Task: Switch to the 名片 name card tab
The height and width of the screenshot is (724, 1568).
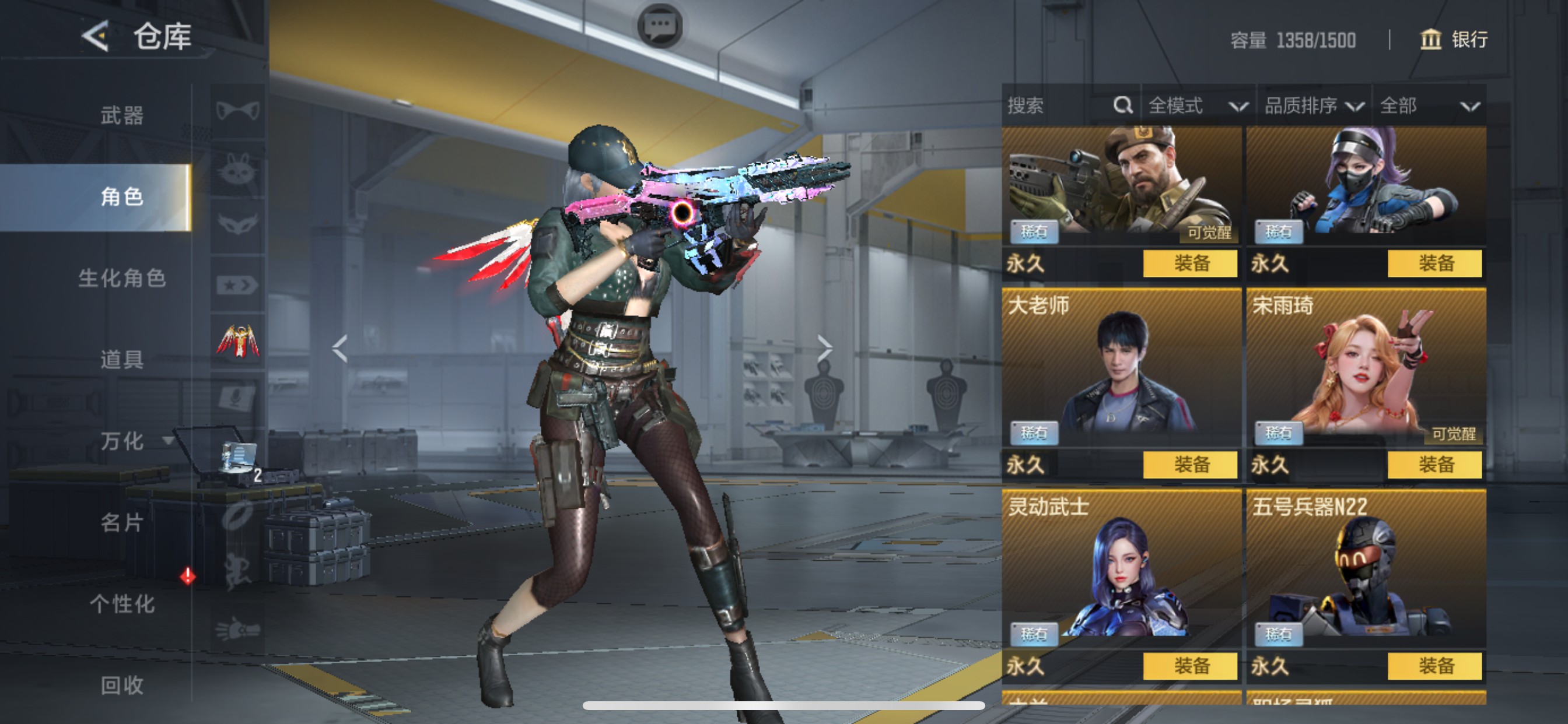Action: (x=122, y=523)
